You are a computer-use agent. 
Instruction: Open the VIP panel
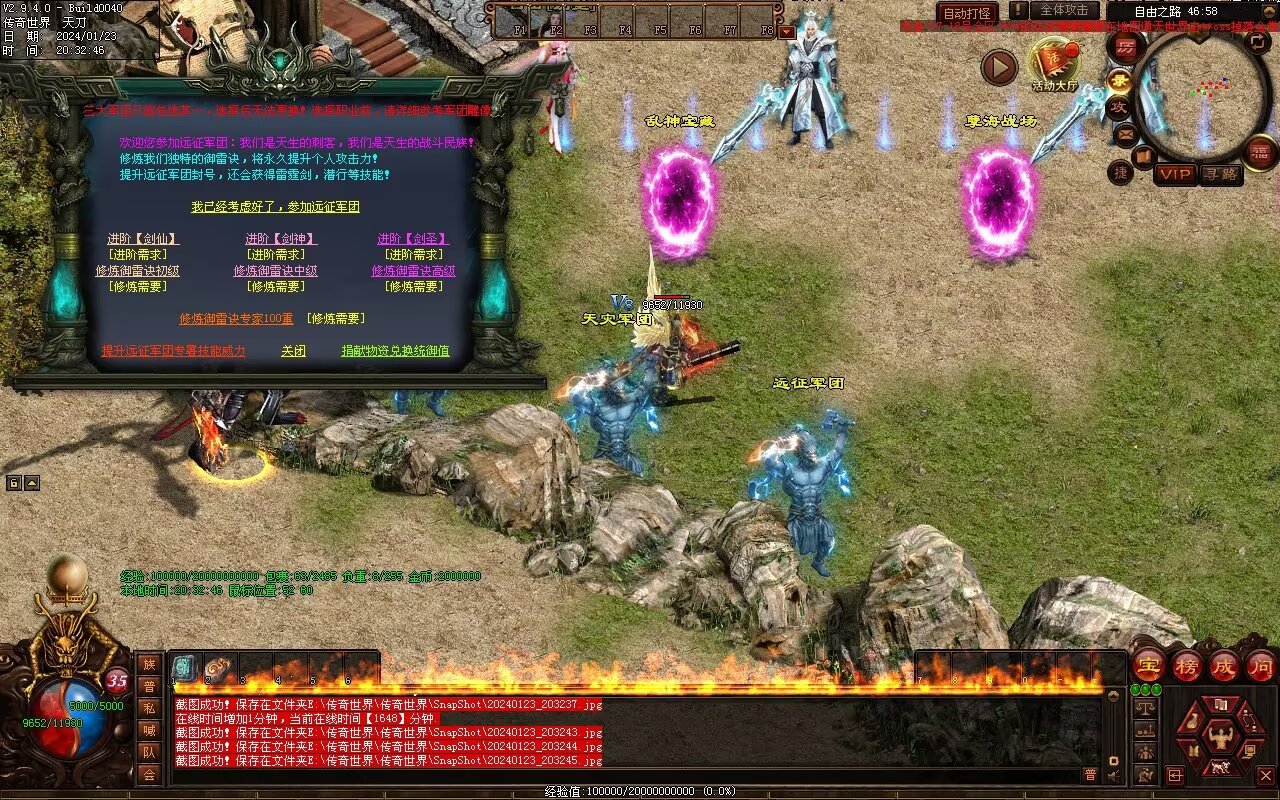(1175, 174)
